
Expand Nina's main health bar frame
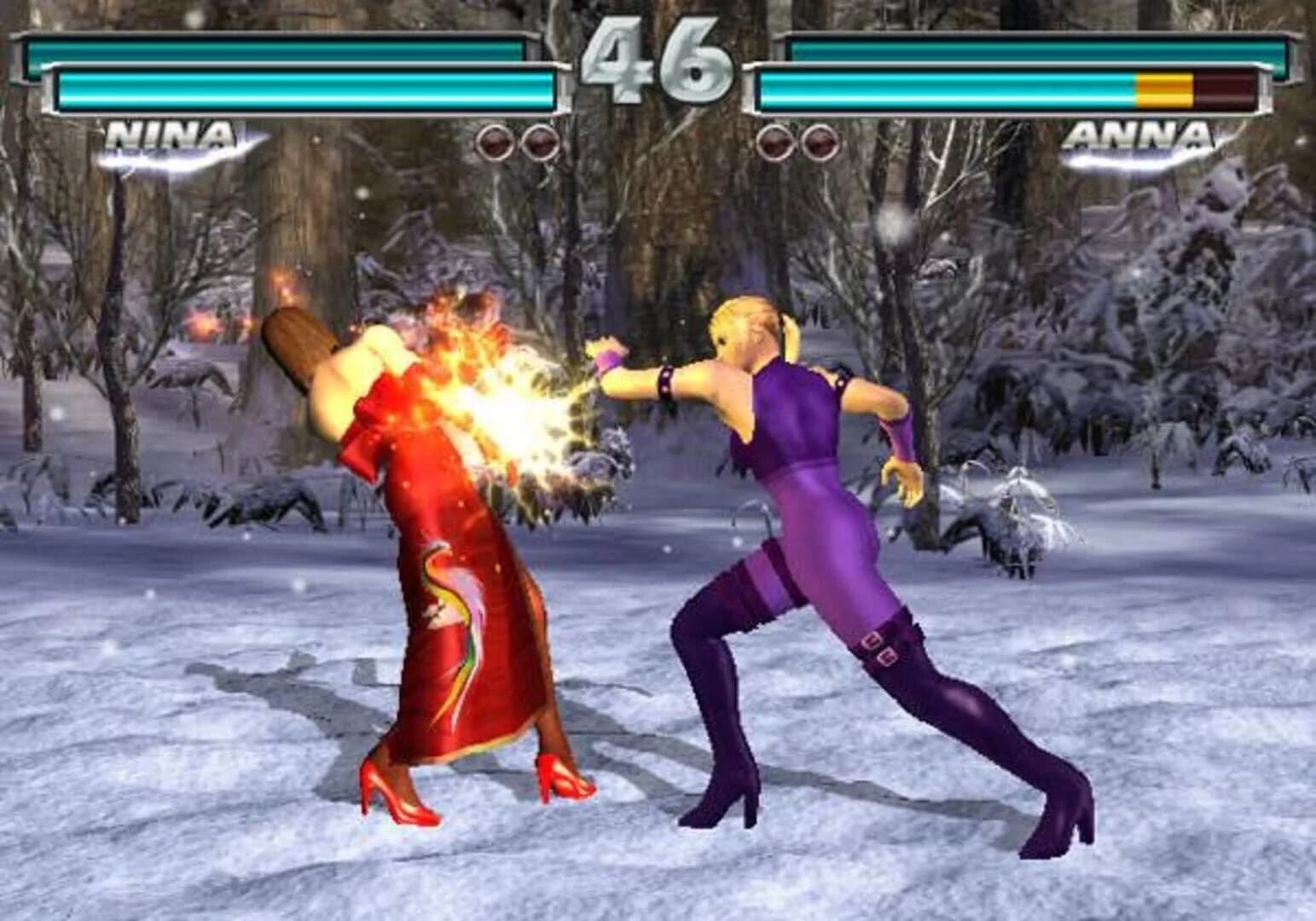(x=307, y=88)
